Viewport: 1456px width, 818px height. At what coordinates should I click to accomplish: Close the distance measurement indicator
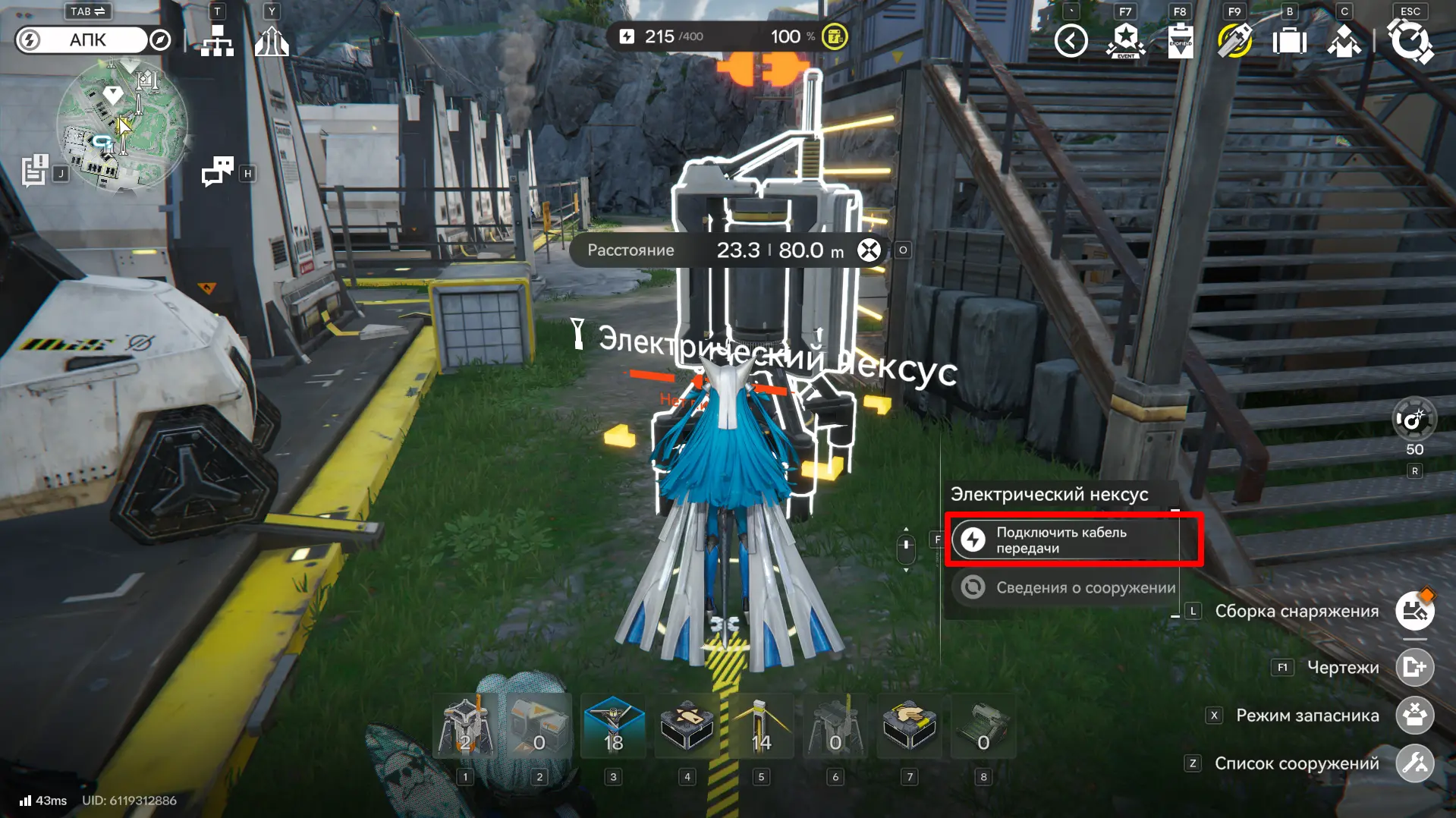(x=869, y=250)
